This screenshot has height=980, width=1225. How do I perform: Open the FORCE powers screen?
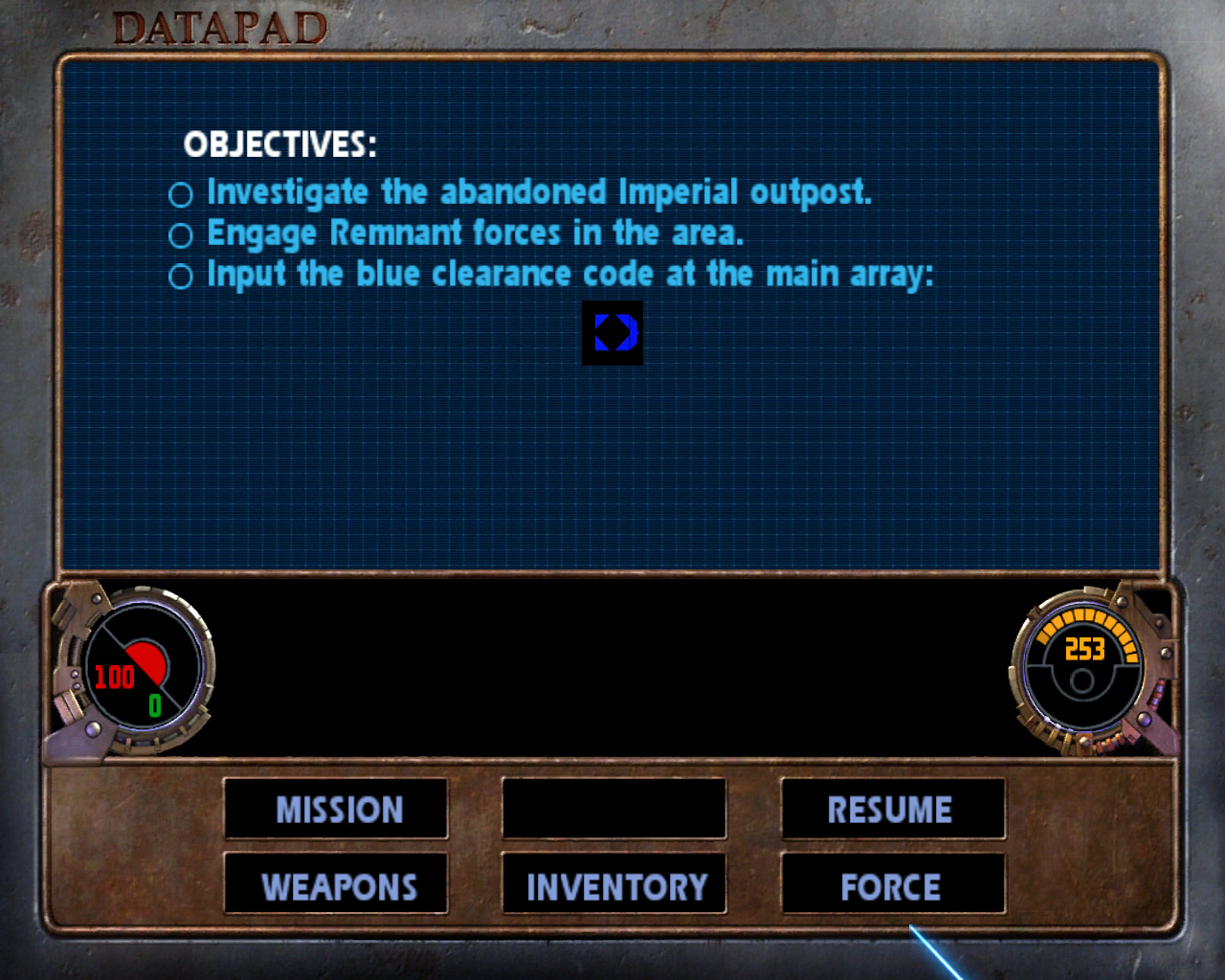click(x=893, y=885)
